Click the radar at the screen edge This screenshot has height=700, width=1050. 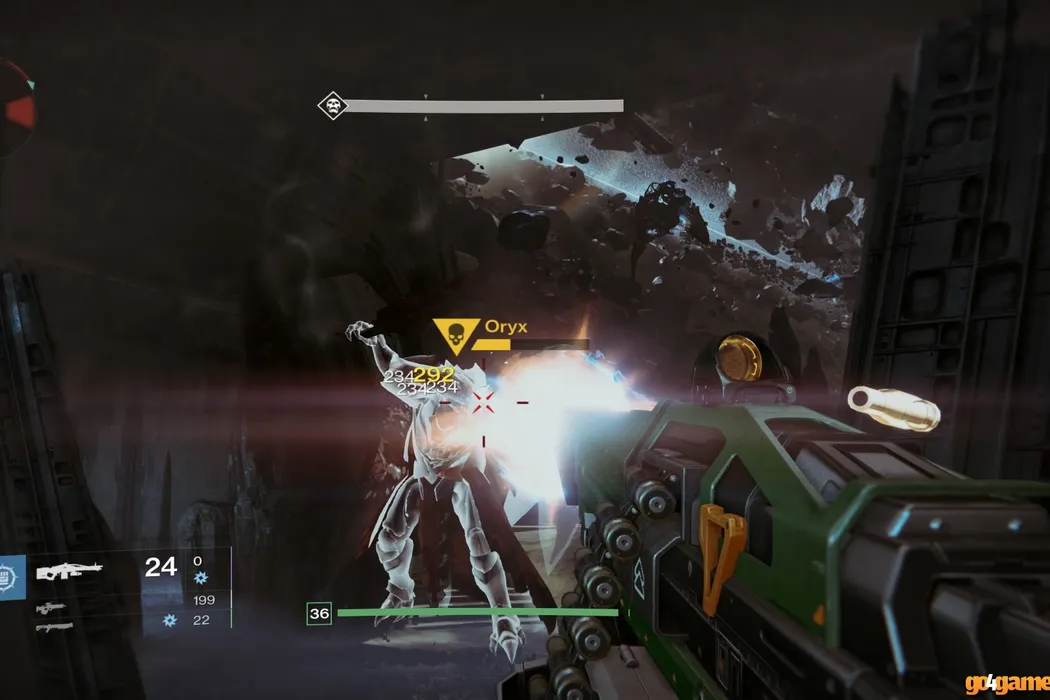16,108
